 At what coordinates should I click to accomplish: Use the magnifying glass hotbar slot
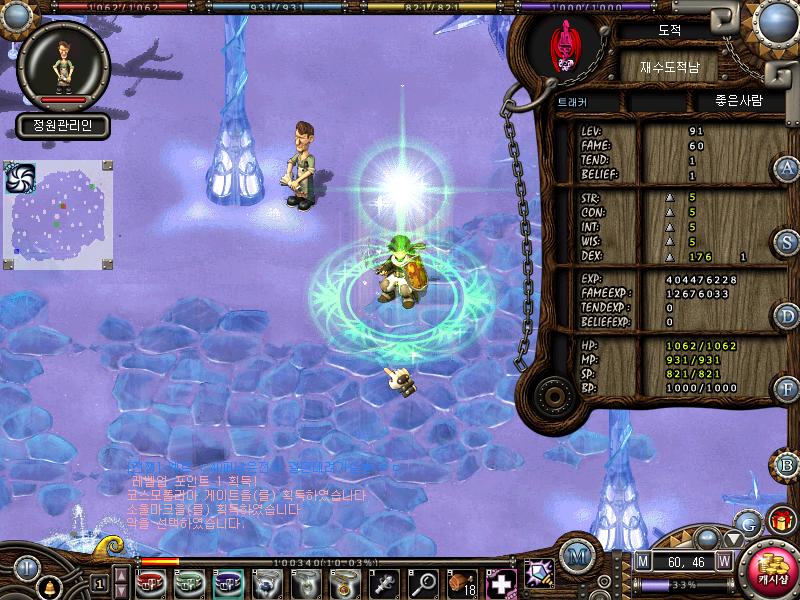coord(425,582)
